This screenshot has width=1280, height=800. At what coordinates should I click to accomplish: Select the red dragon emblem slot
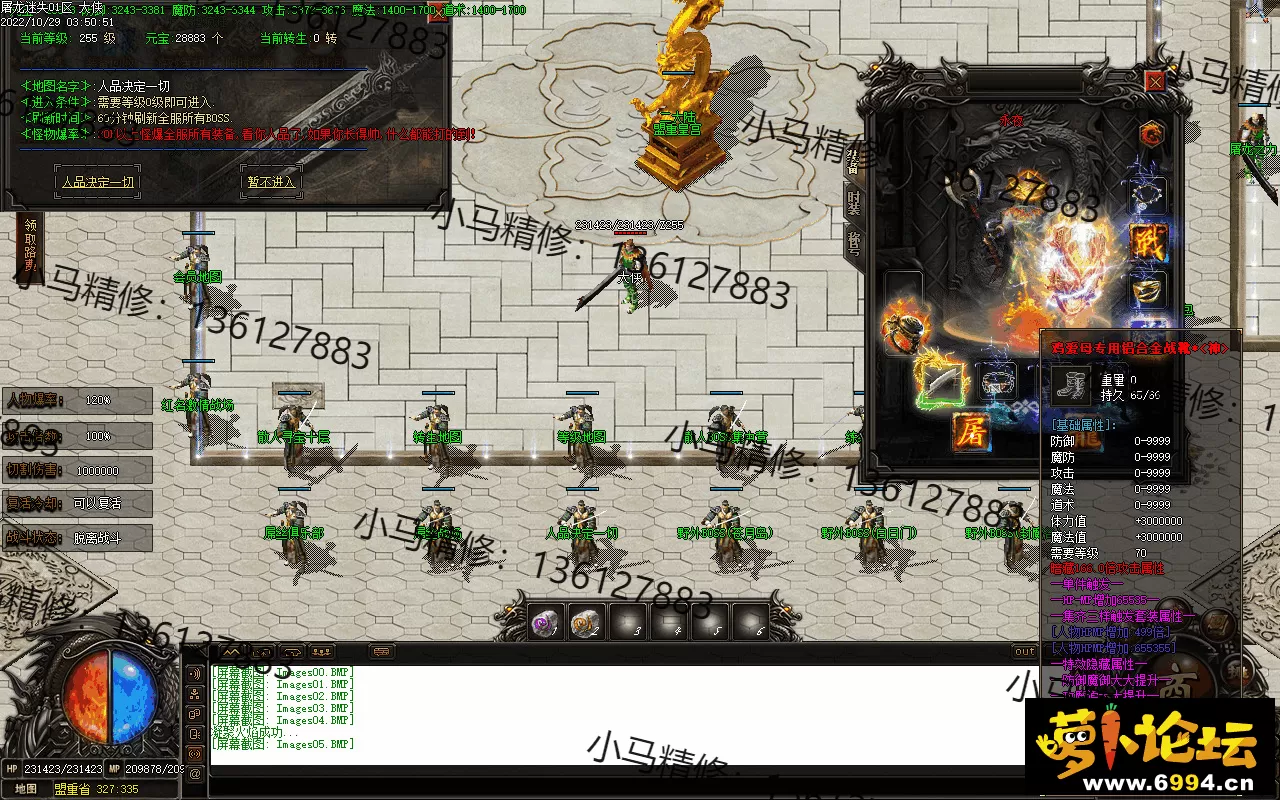(1151, 133)
